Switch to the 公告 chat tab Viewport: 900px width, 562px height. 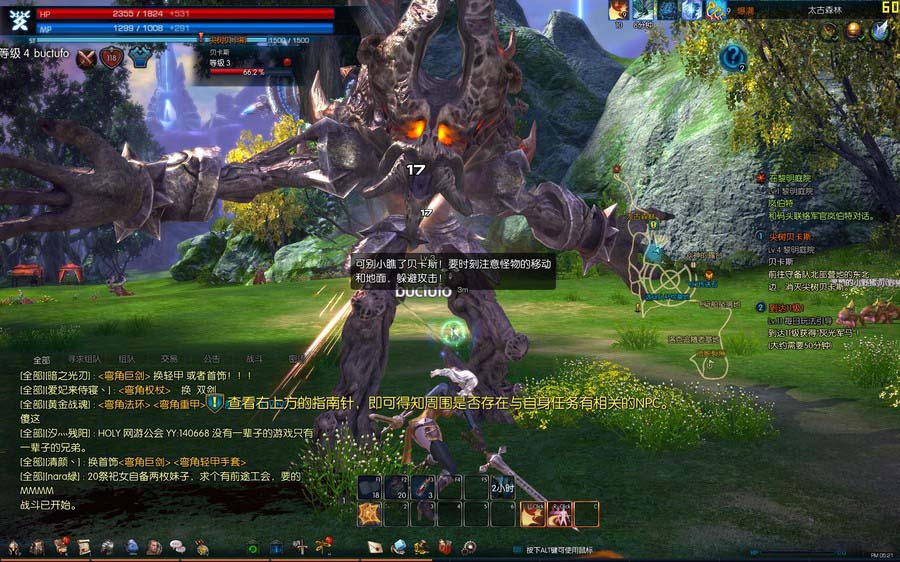tap(212, 359)
